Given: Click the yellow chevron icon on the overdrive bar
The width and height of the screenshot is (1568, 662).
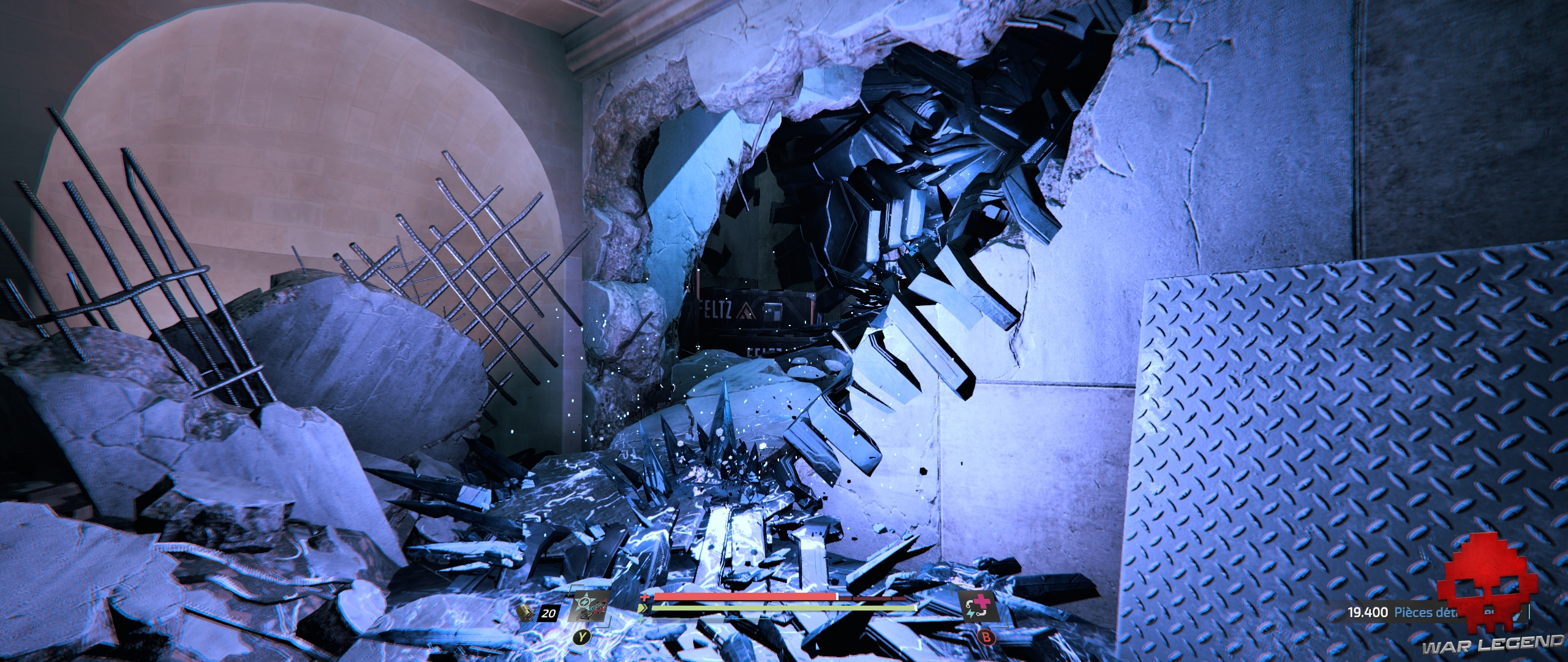Looking at the screenshot, I should pos(644,608).
